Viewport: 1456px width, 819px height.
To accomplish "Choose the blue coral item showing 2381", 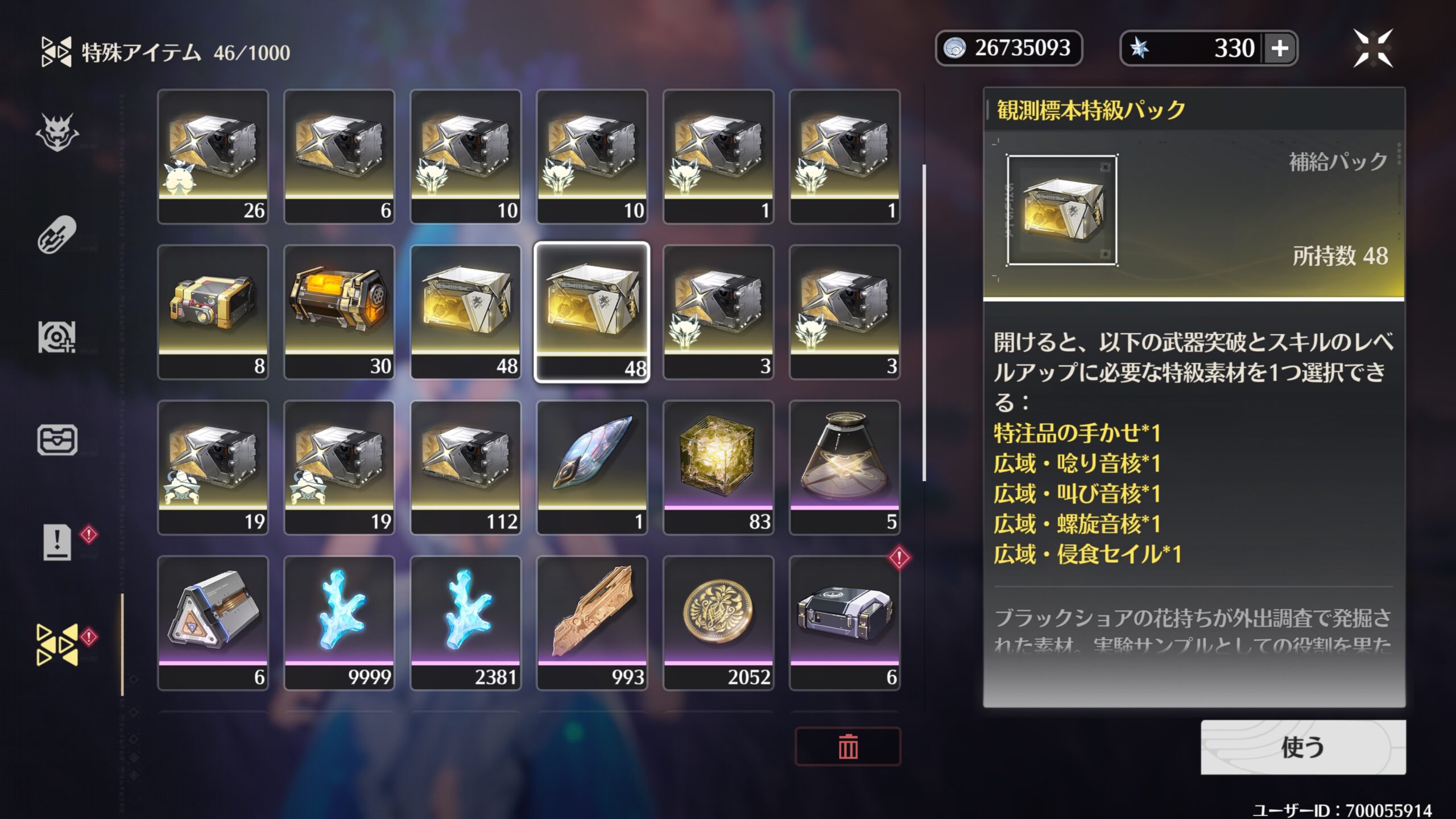I will pyautogui.click(x=465, y=623).
